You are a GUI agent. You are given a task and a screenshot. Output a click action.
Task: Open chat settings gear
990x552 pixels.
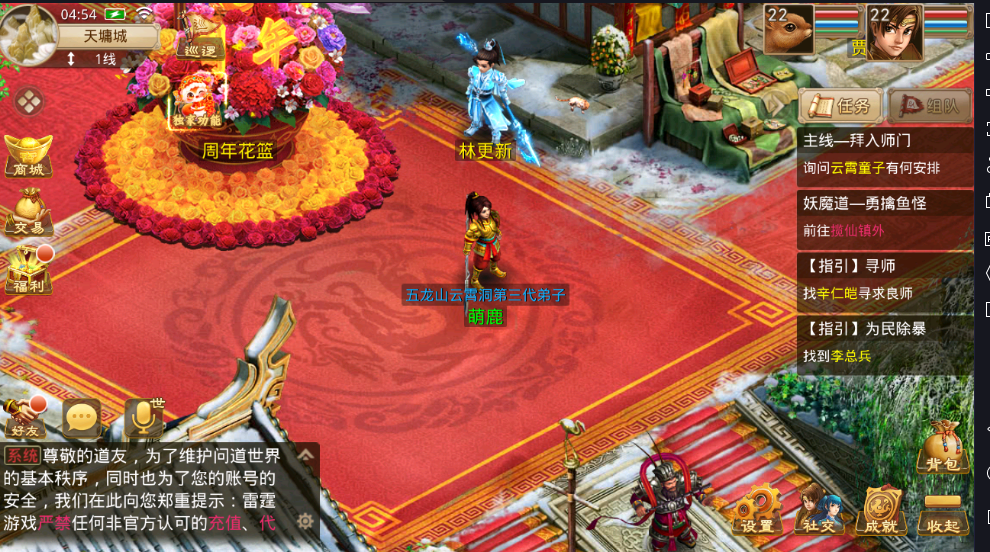tap(306, 521)
